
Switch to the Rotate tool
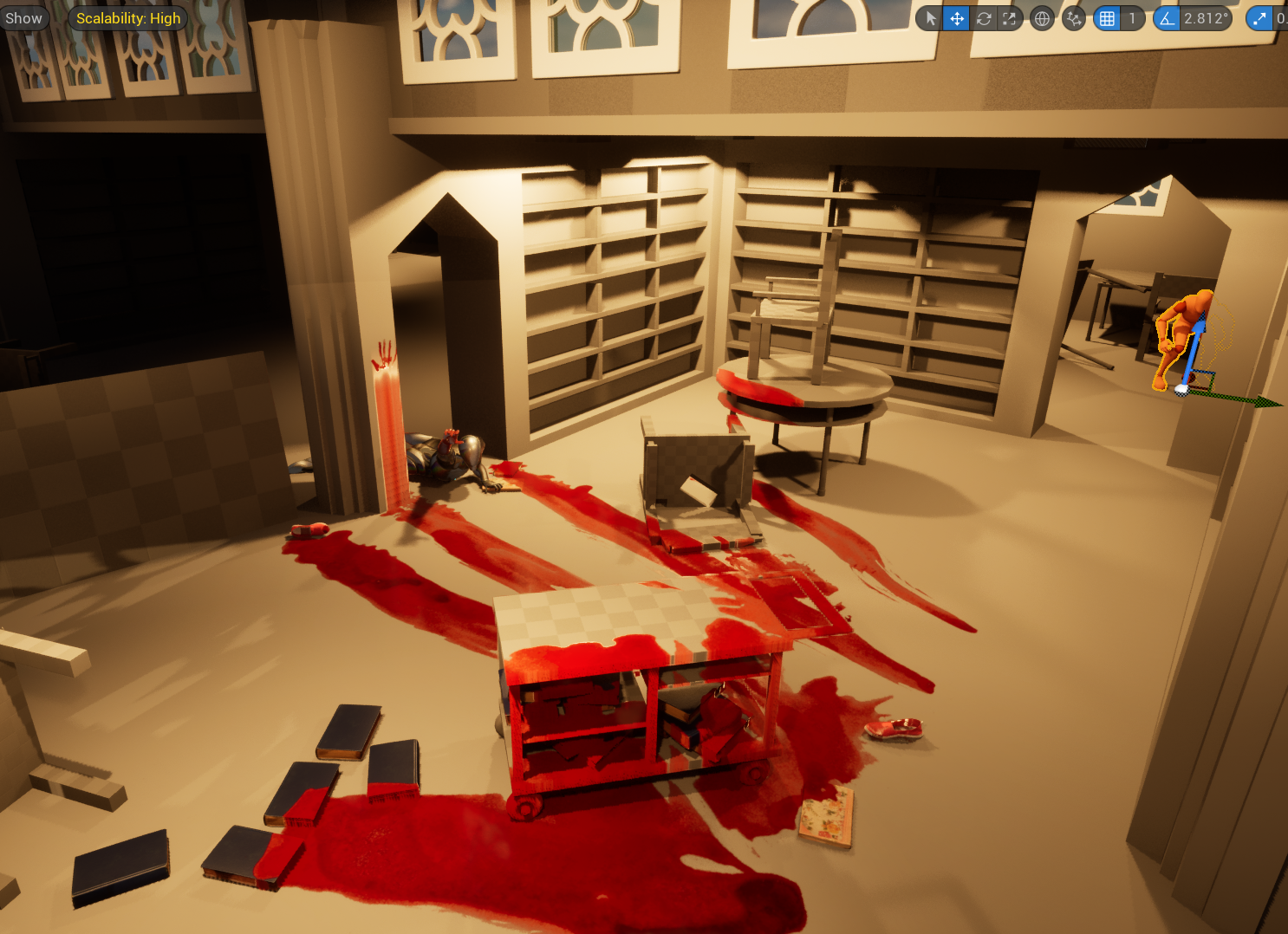click(984, 18)
